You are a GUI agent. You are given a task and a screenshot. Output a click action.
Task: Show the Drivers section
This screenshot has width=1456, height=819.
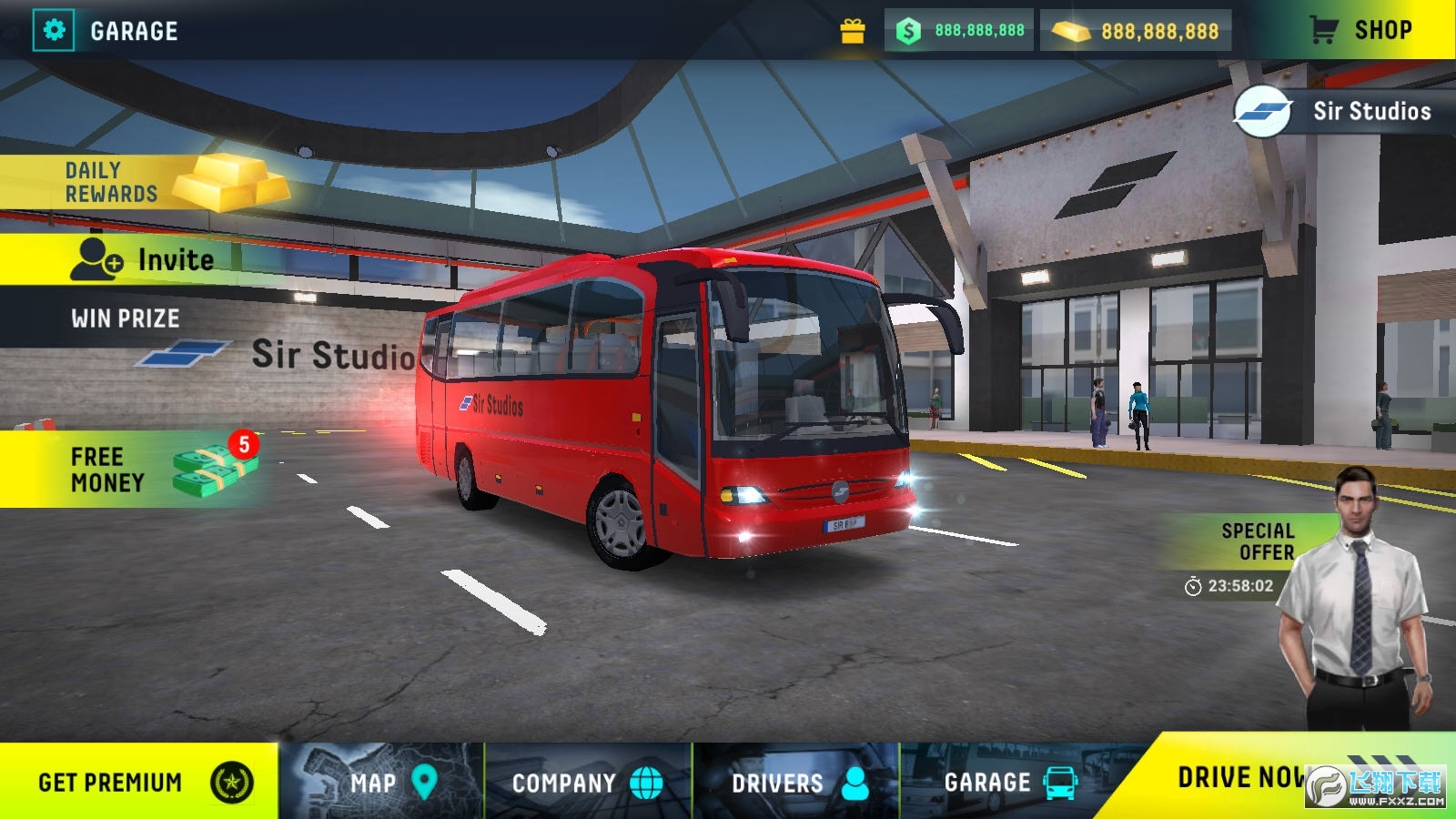tap(796, 782)
